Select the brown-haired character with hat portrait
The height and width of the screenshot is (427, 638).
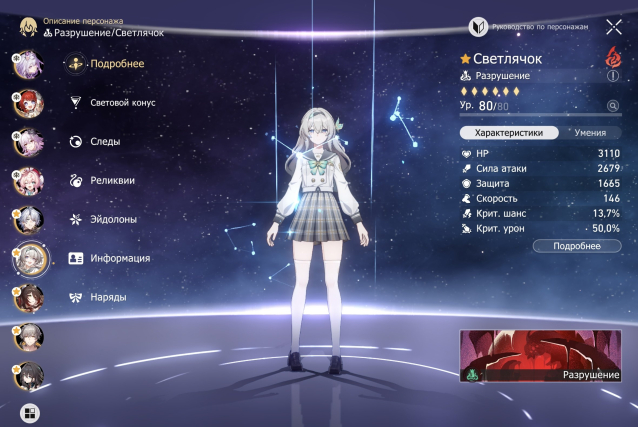pyautogui.click(x=25, y=297)
